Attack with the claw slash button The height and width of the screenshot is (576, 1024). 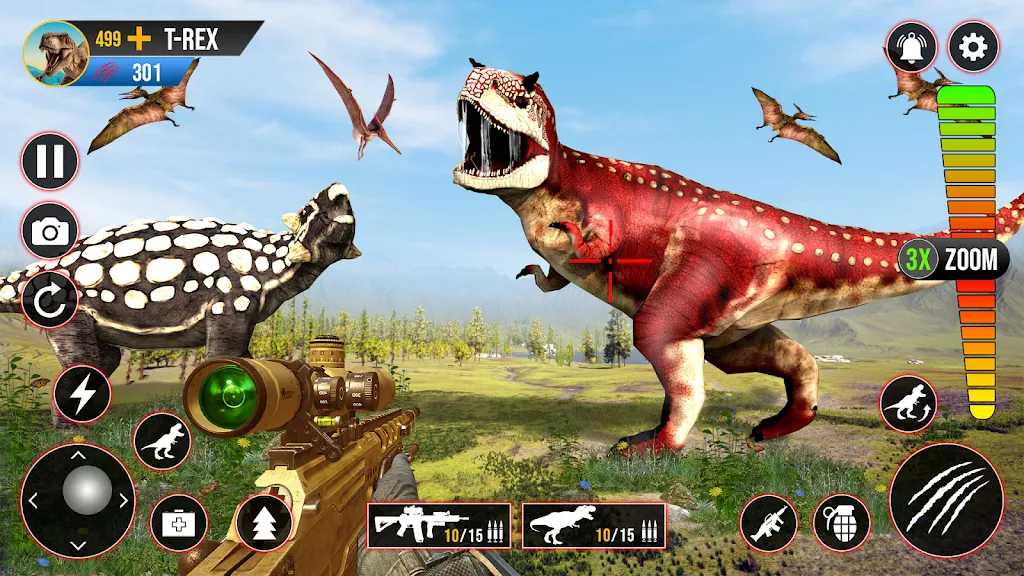946,499
